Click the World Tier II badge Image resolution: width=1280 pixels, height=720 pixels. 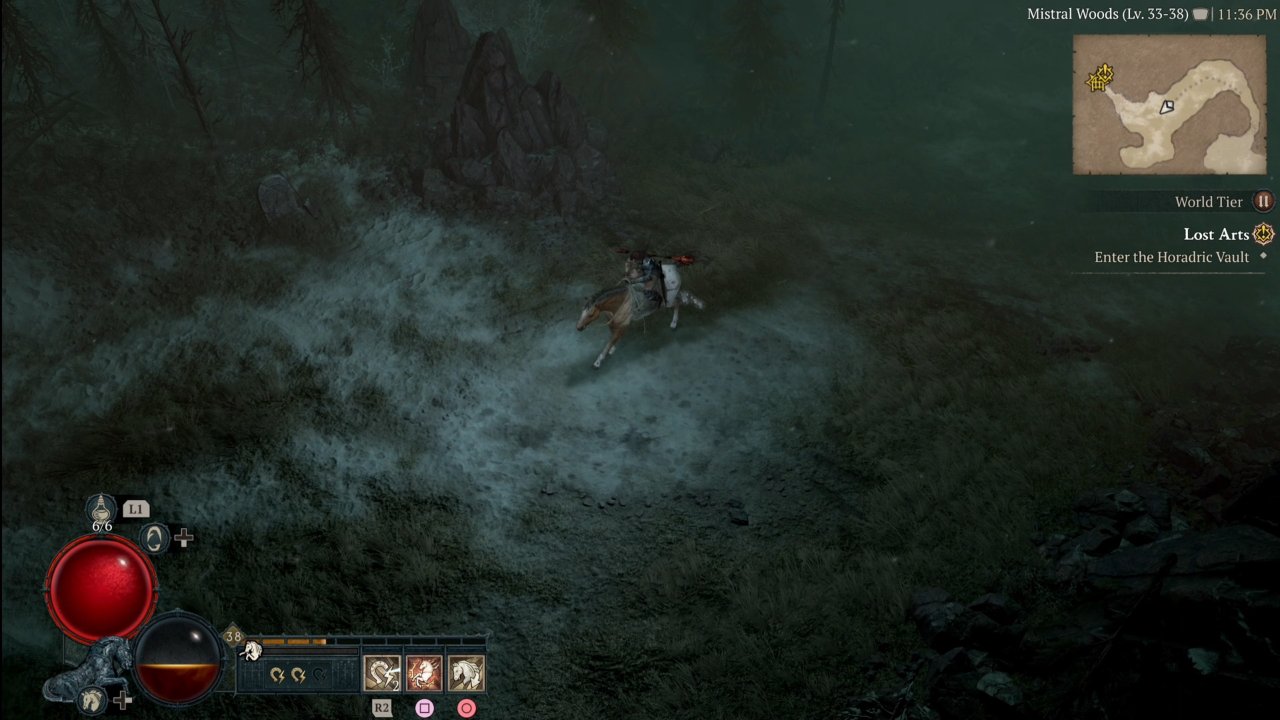pyautogui.click(x=1263, y=202)
